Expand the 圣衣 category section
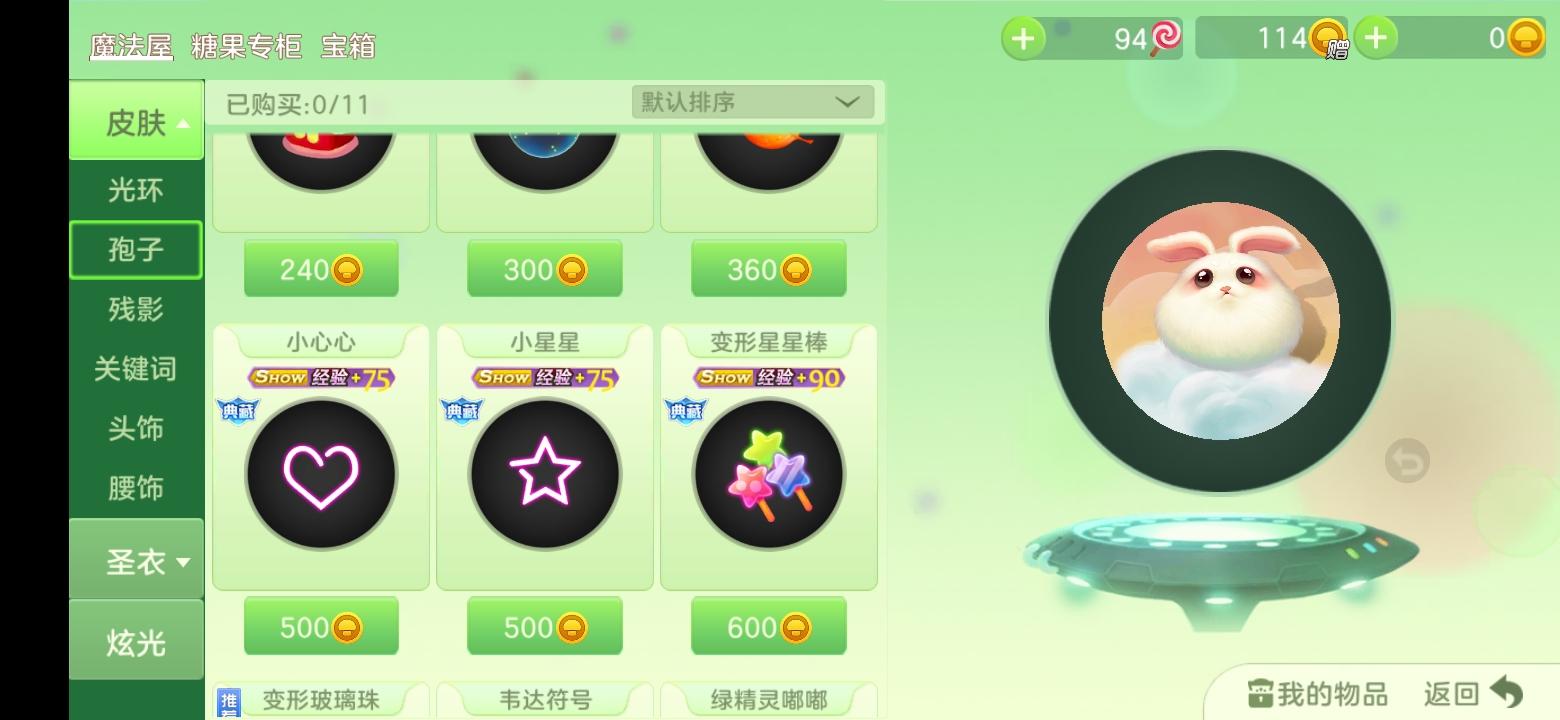1560x720 pixels. [x=136, y=560]
